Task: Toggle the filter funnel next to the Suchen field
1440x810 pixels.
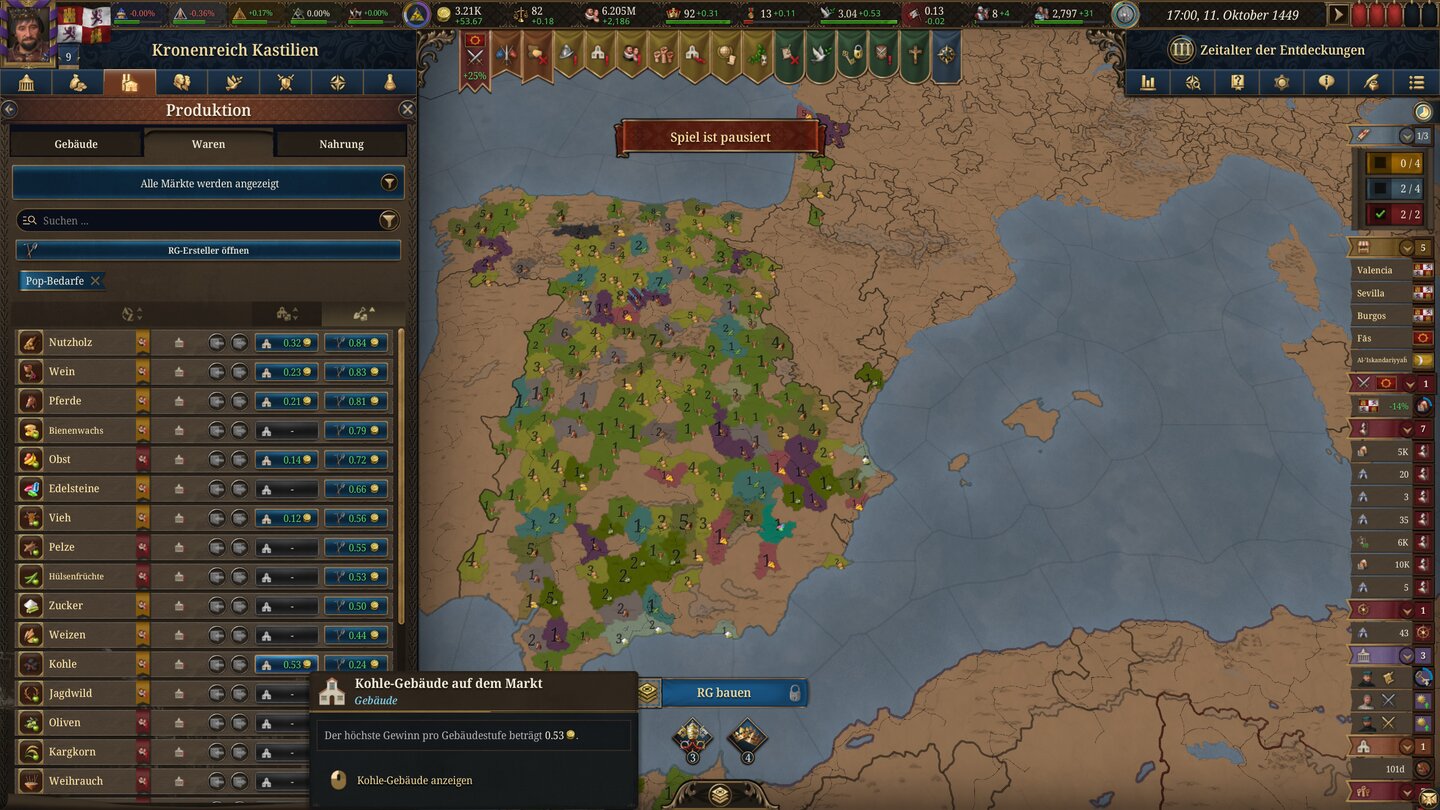Action: pos(390,220)
